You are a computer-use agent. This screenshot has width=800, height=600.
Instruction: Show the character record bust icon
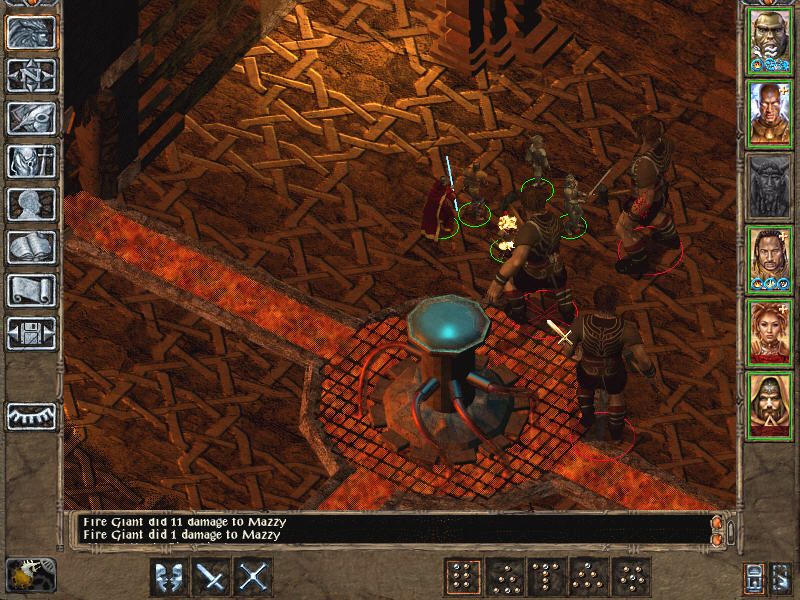(31, 204)
